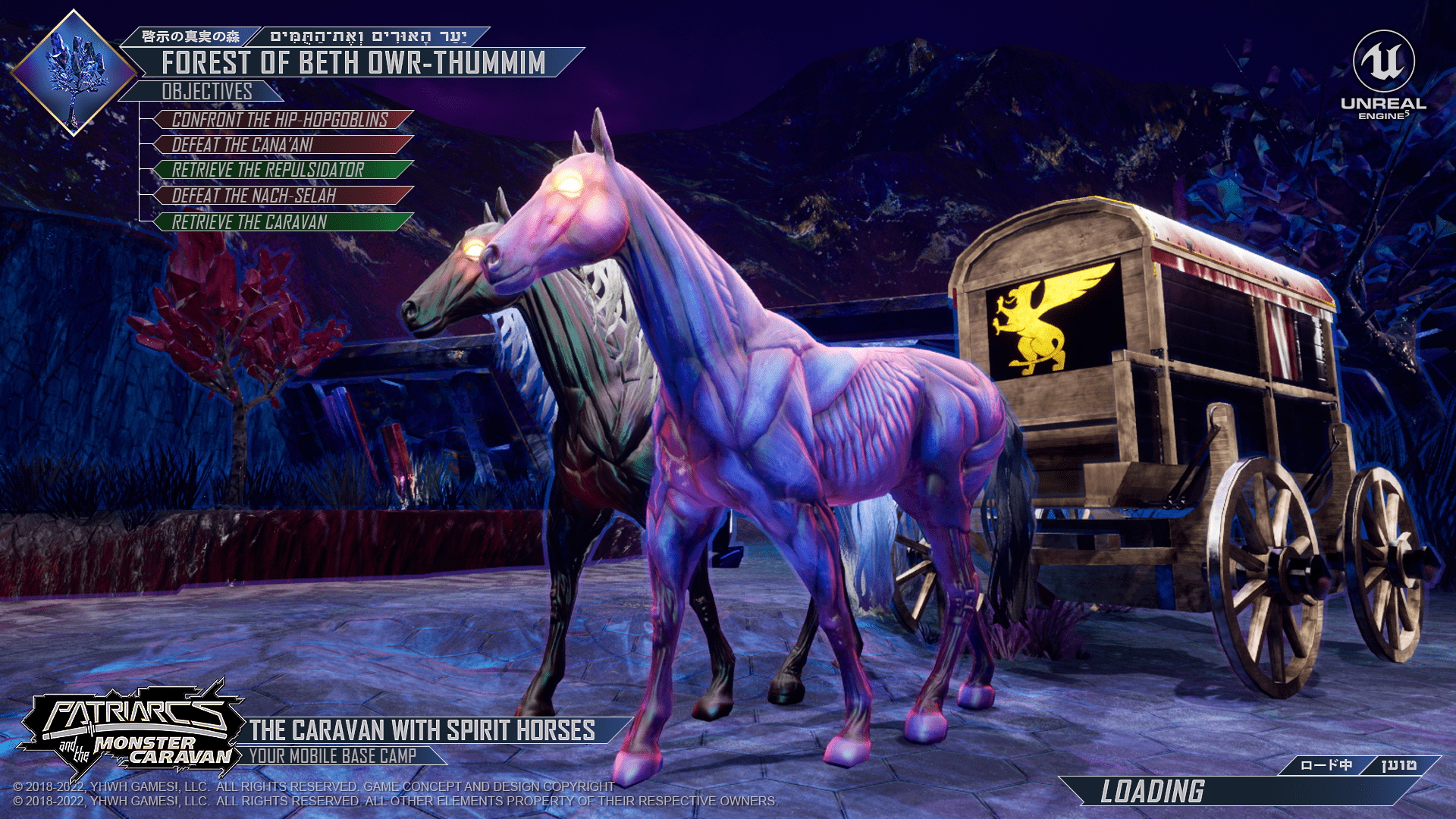Image resolution: width=1456 pixels, height=819 pixels.
Task: Pick the Retrieve the Caravan objective
Action: [281, 222]
